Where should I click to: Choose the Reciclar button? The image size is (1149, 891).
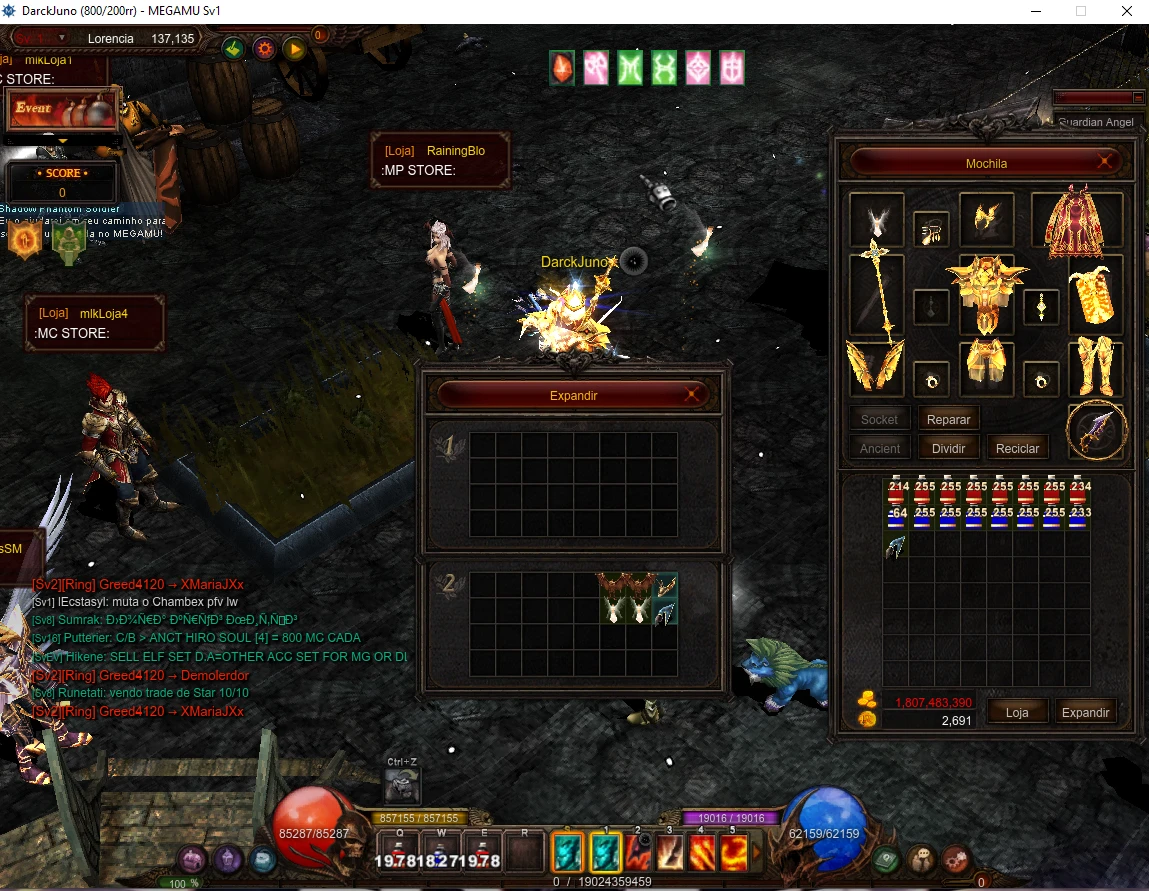[x=1017, y=449]
